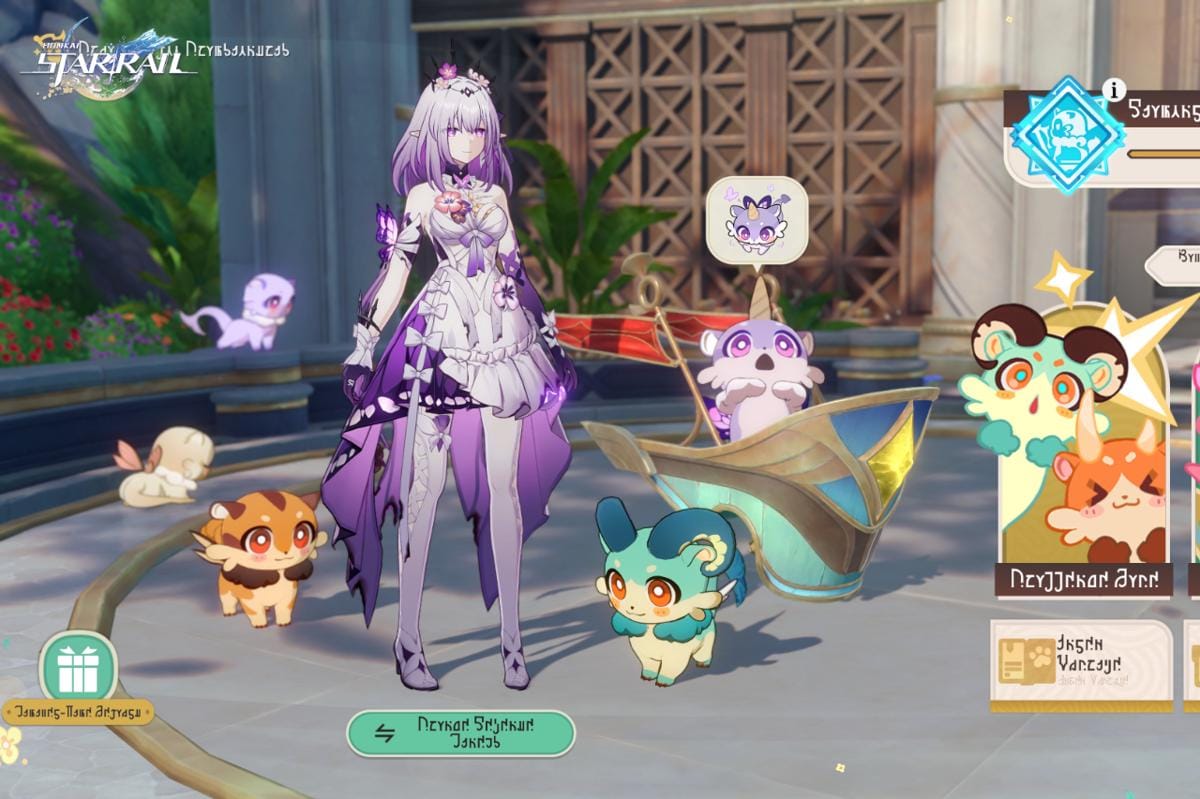Open the gift box reward icon
The image size is (1200, 799).
(78, 667)
